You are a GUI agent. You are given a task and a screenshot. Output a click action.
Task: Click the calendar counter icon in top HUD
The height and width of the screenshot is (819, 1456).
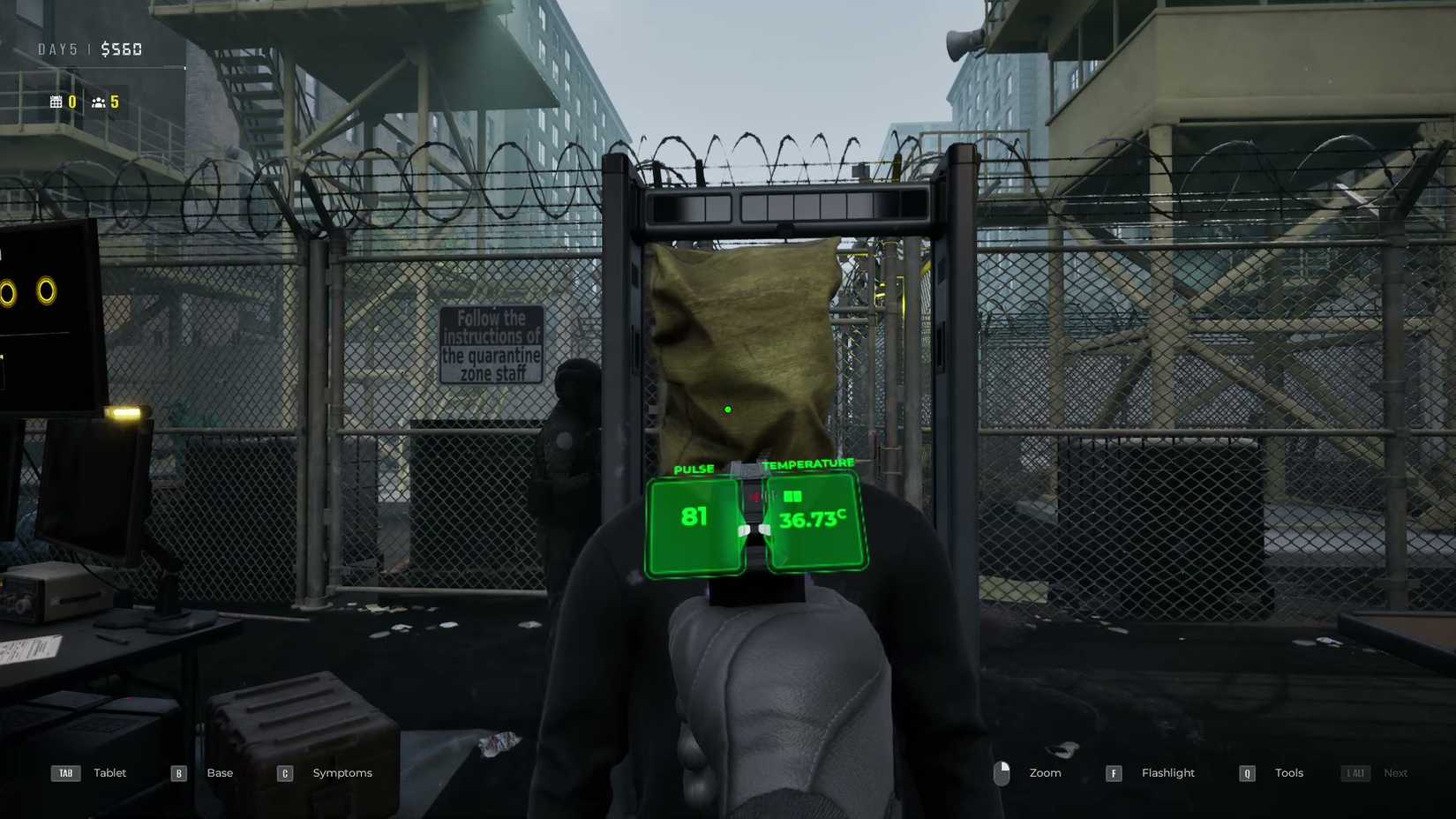click(55, 101)
